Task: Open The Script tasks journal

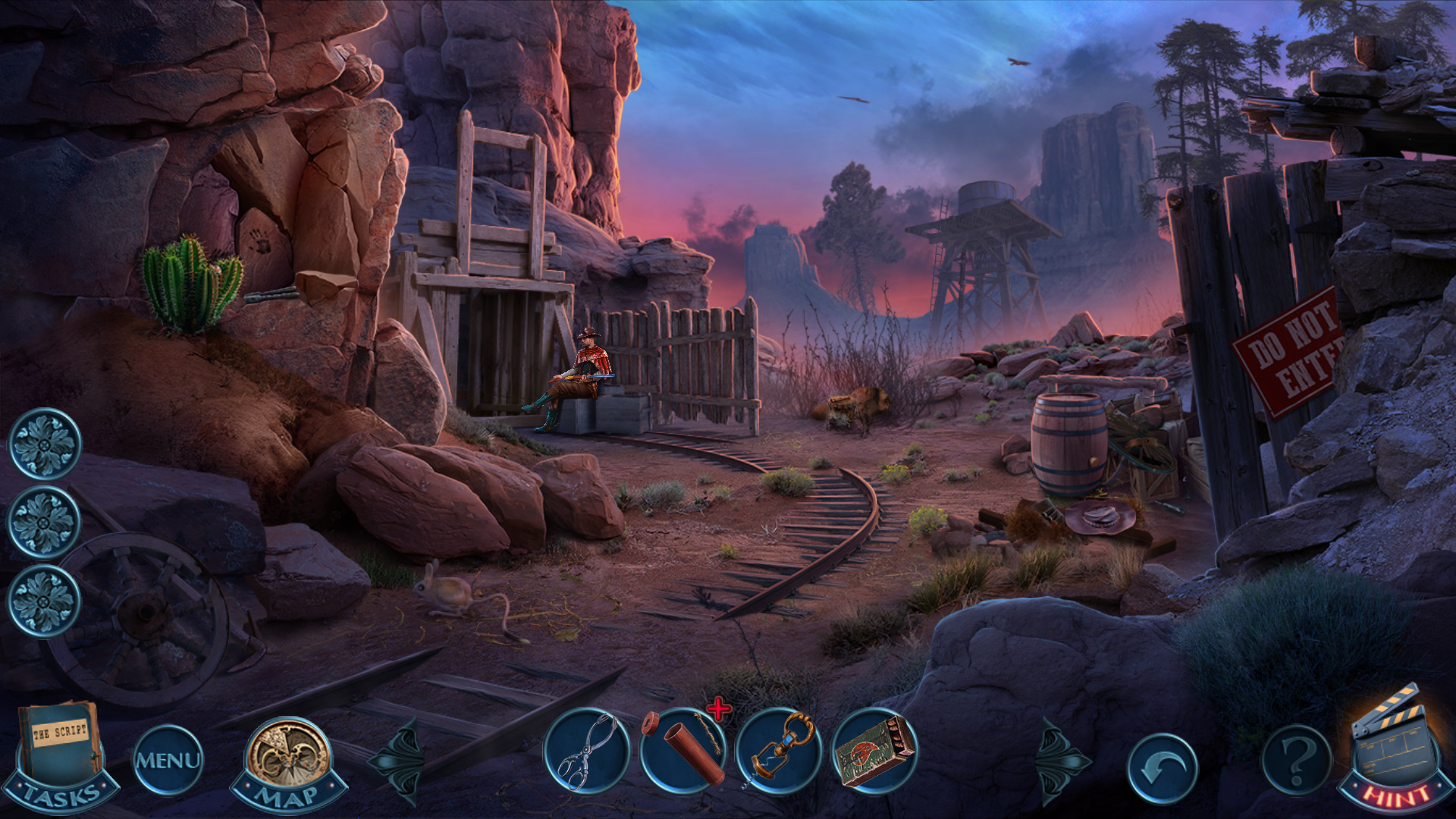Action: pos(61,755)
